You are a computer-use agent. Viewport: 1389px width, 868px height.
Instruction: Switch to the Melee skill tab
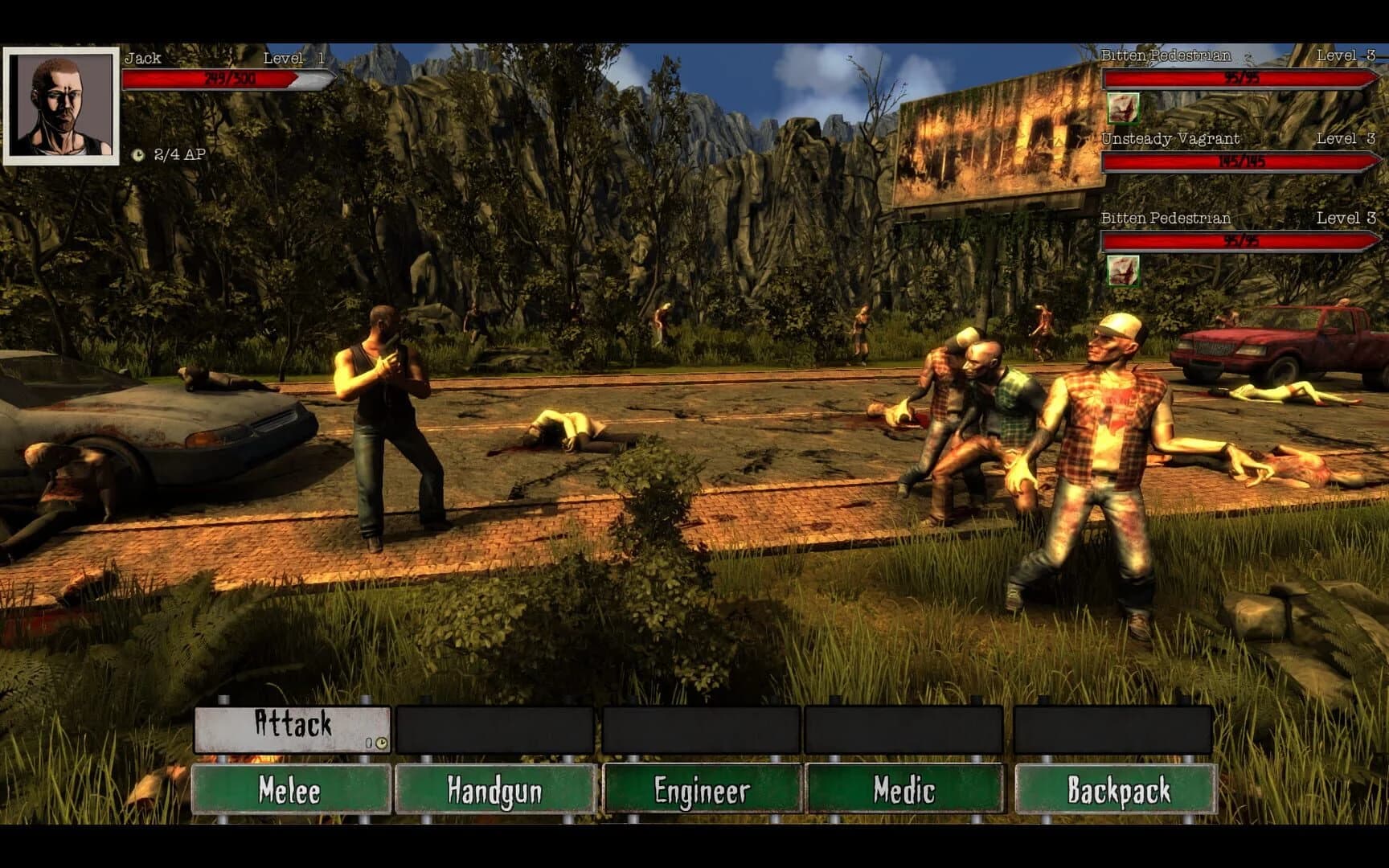[291, 791]
